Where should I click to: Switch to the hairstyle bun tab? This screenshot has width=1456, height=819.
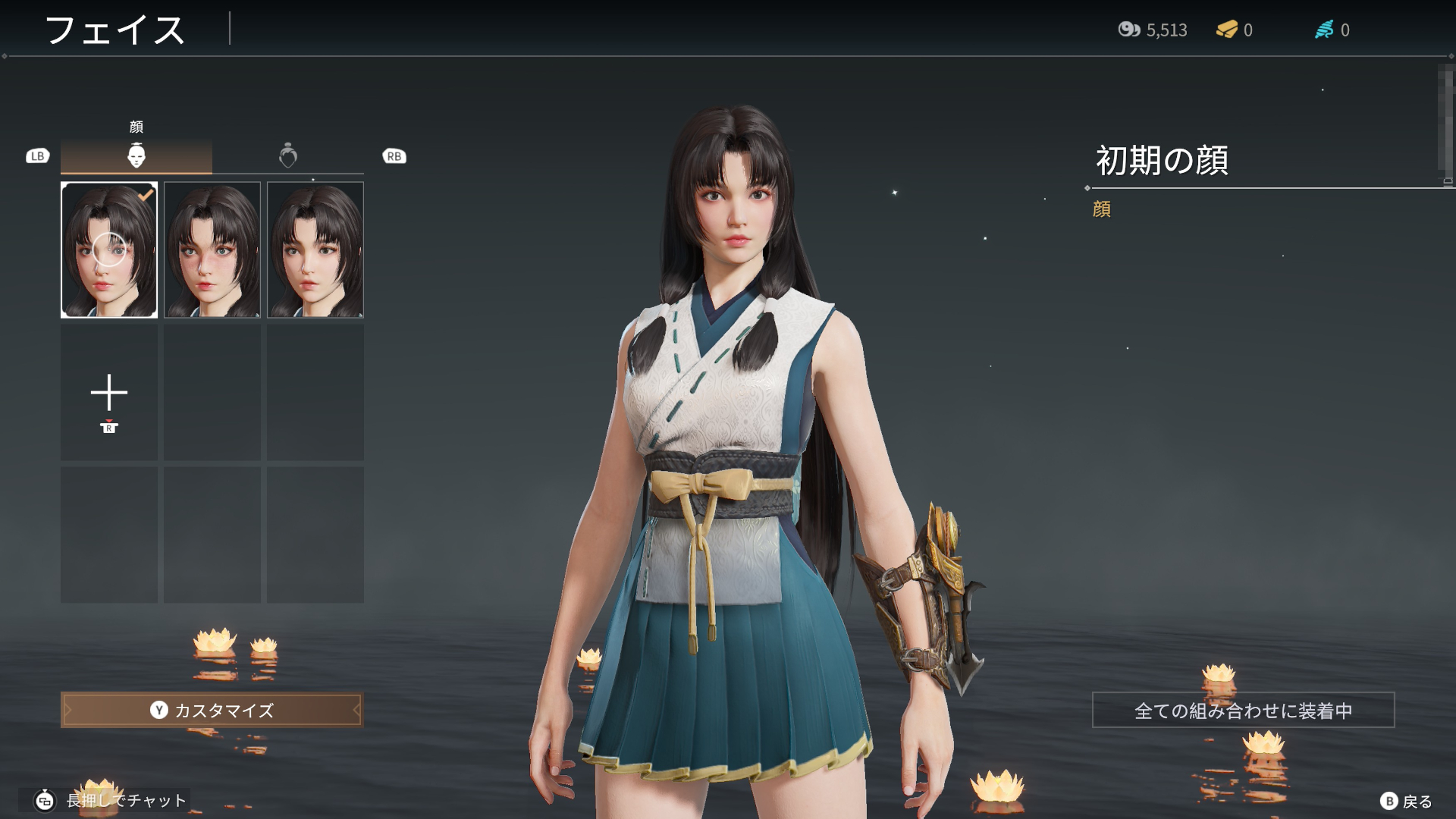[x=288, y=155]
